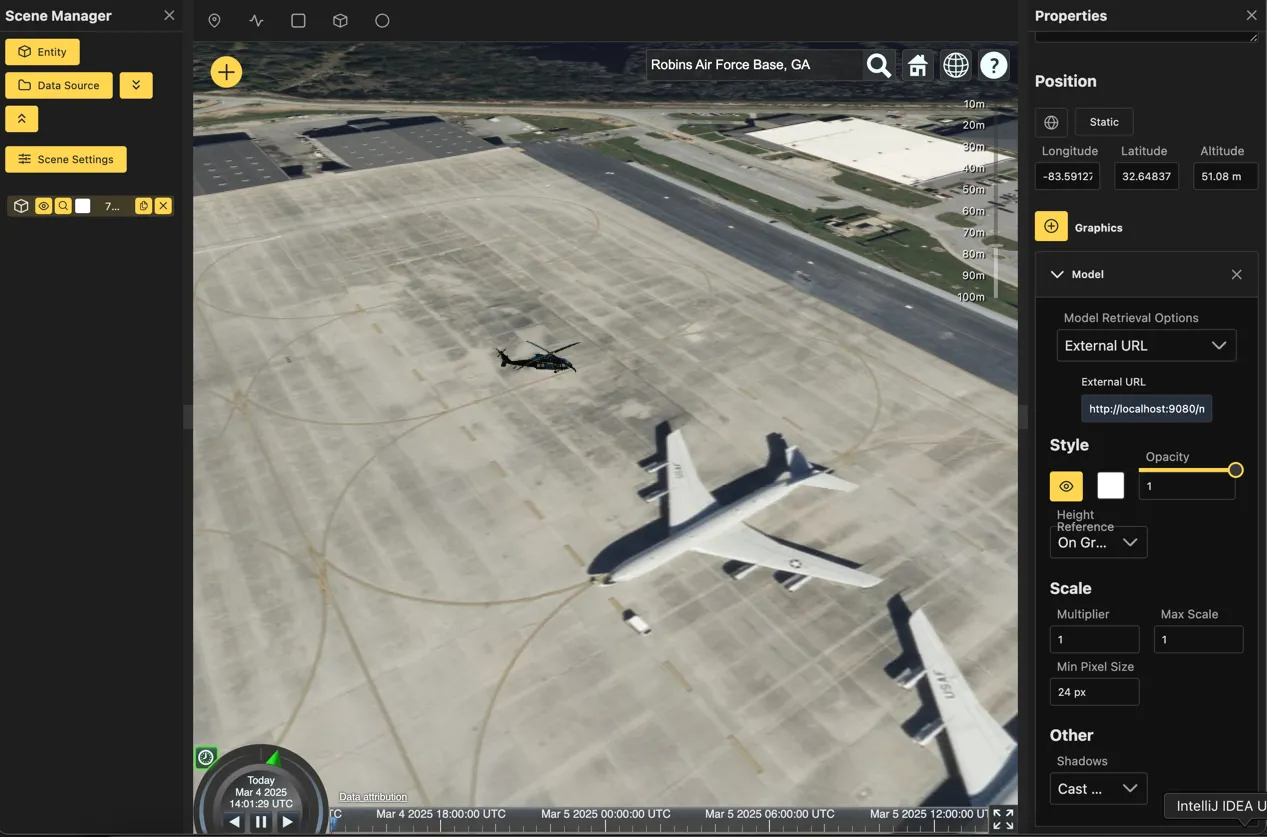
Task: Edit the External URL field
Action: [x=1146, y=408]
